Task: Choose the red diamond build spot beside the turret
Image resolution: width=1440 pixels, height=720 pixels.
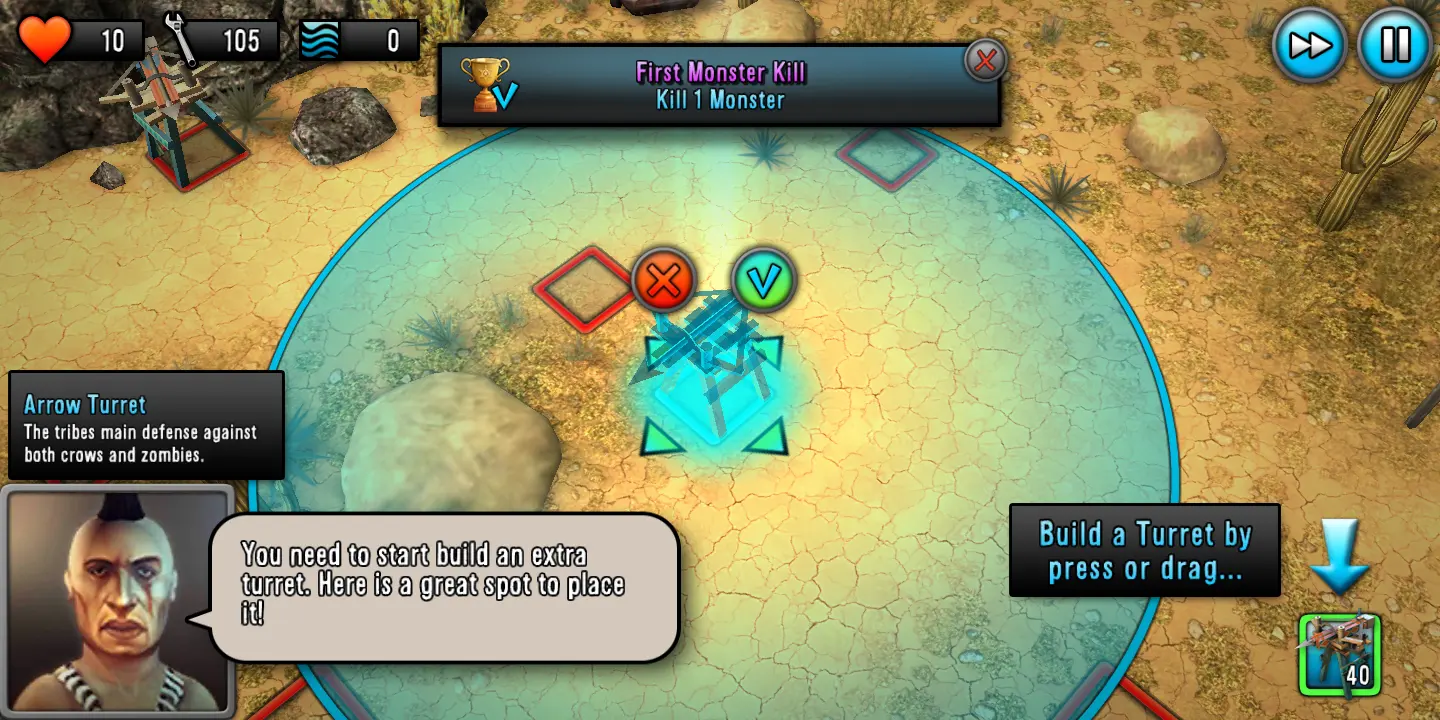Action: point(584,288)
